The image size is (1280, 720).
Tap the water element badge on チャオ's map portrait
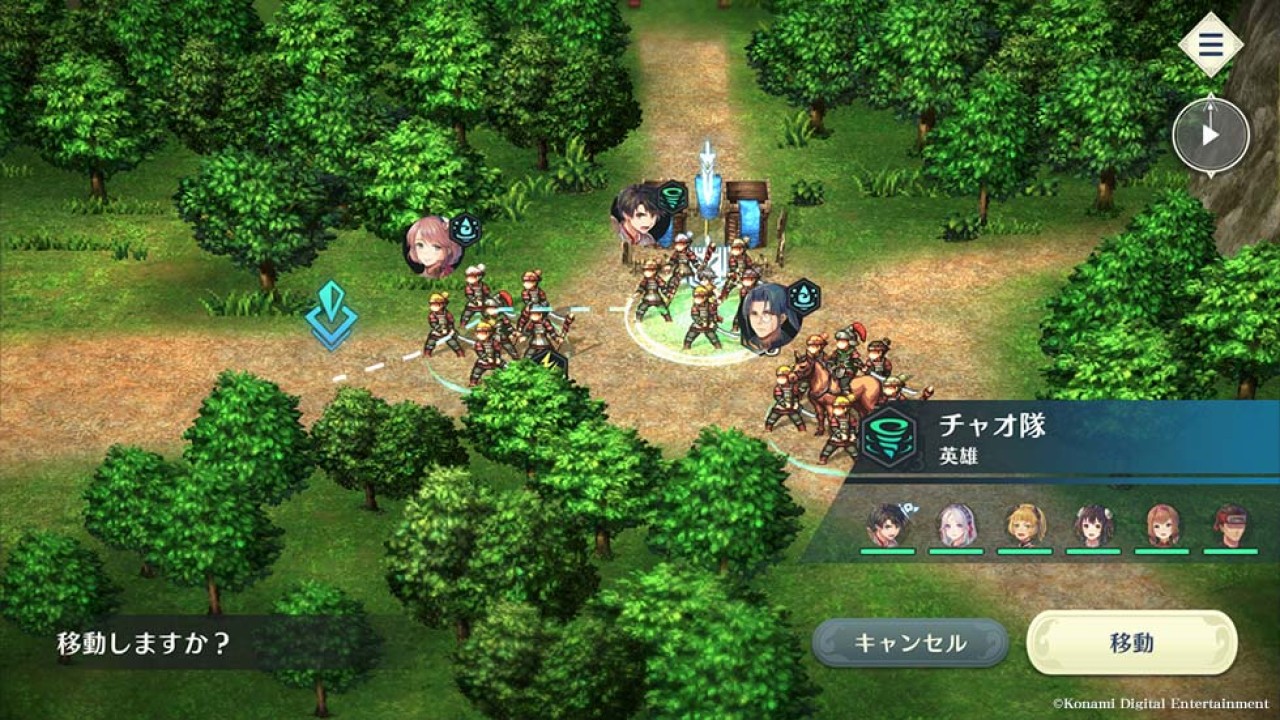803,296
